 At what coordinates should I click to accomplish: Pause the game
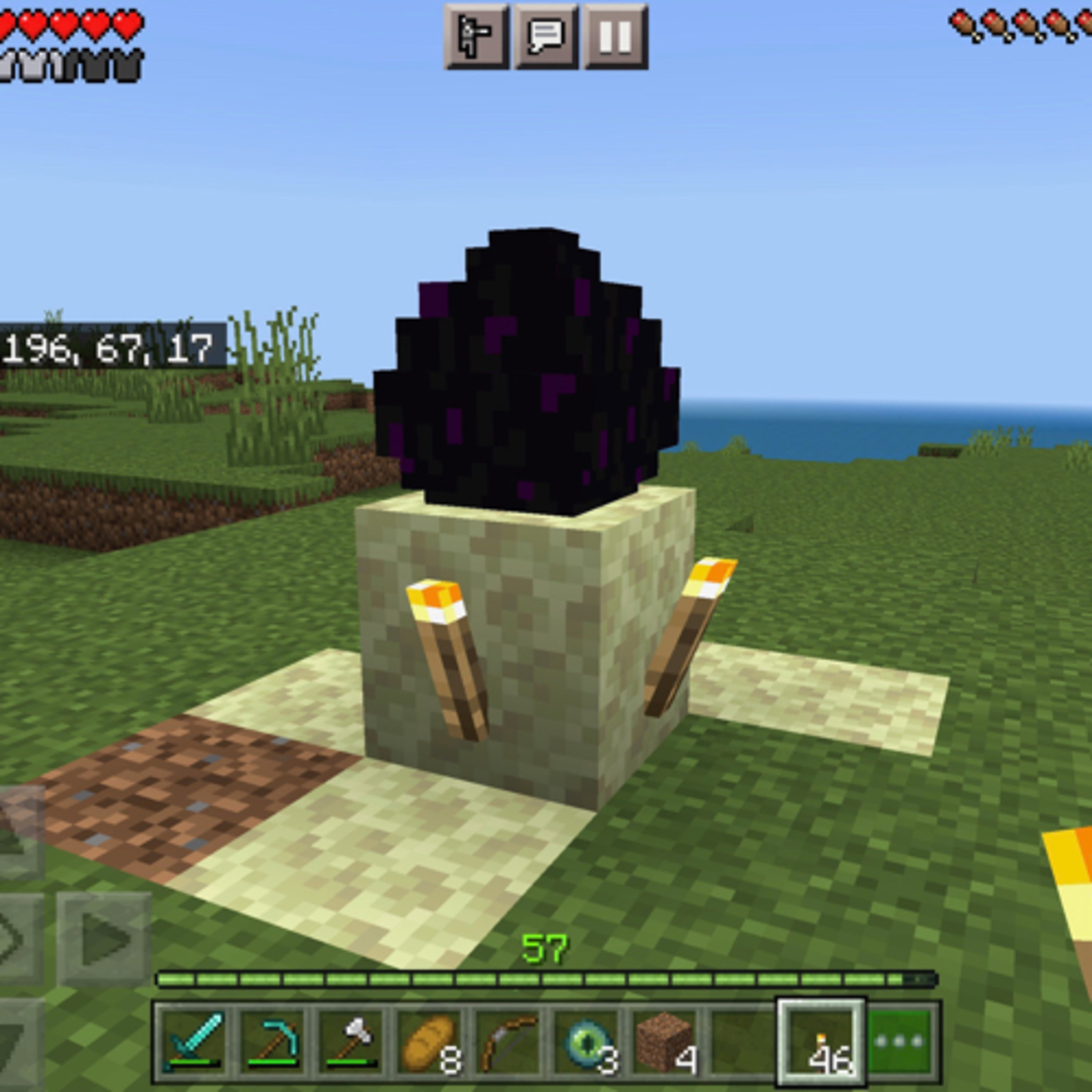click(x=615, y=37)
